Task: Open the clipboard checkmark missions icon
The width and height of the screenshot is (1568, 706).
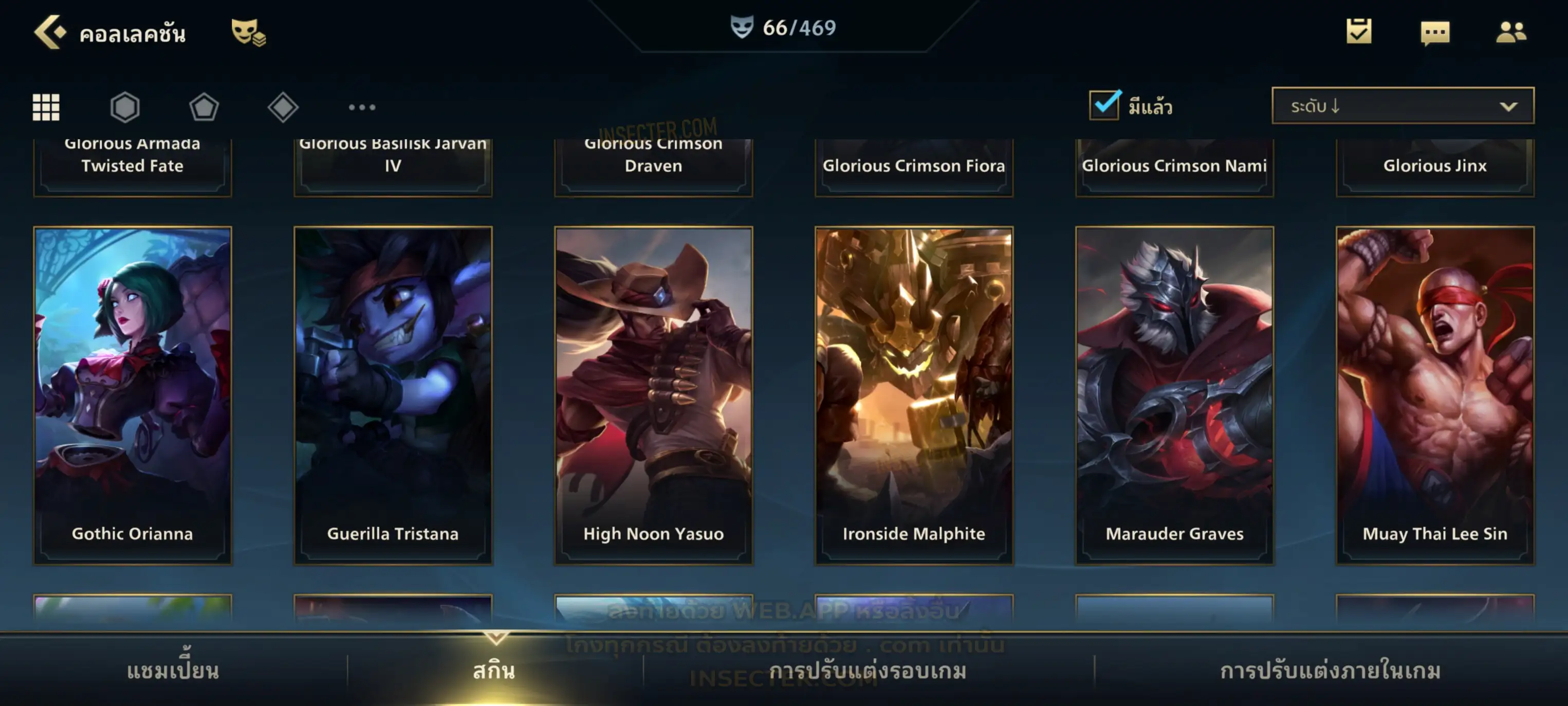Action: (x=1358, y=31)
